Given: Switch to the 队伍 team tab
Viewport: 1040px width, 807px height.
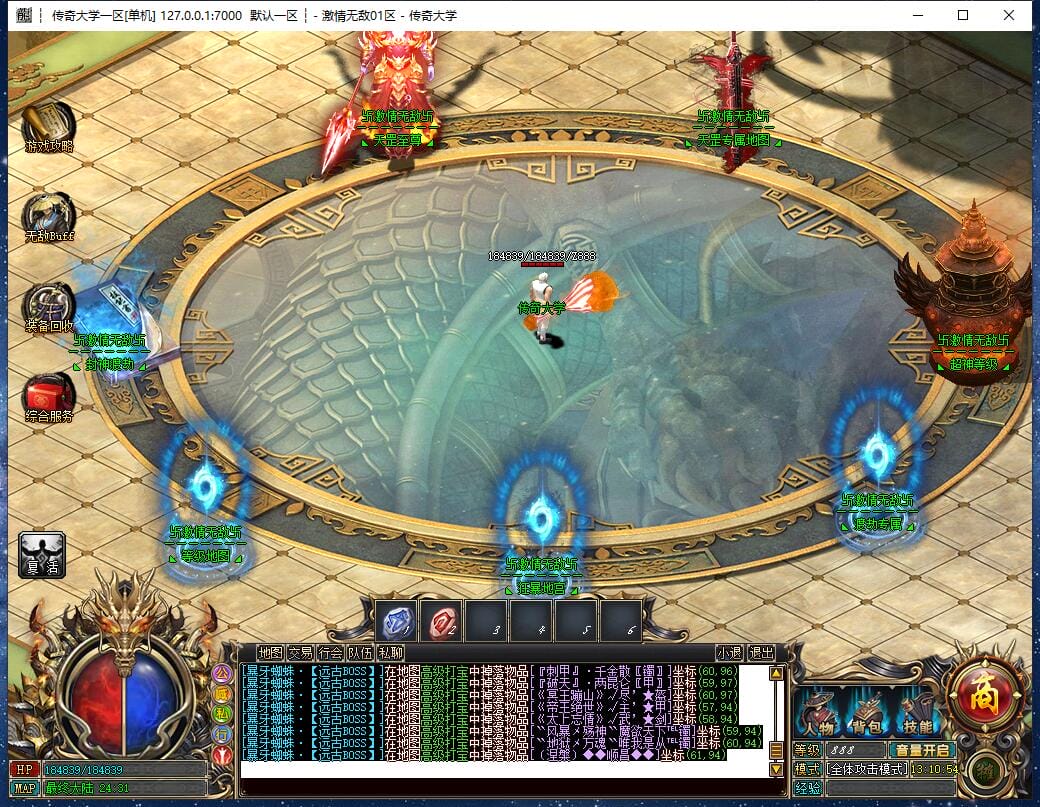Looking at the screenshot, I should click(x=360, y=653).
